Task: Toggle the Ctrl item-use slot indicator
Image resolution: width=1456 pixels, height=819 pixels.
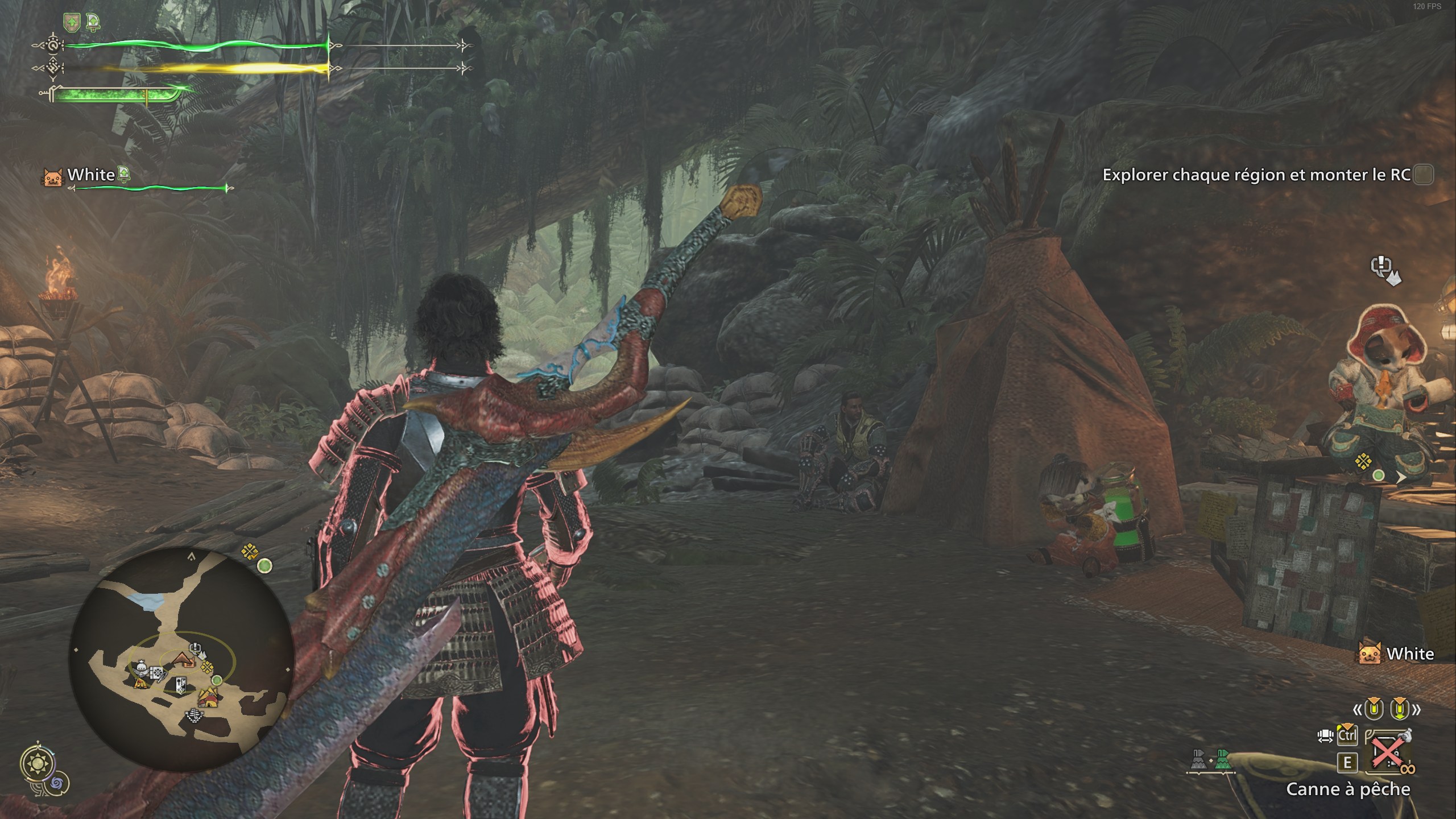Action: click(1347, 736)
